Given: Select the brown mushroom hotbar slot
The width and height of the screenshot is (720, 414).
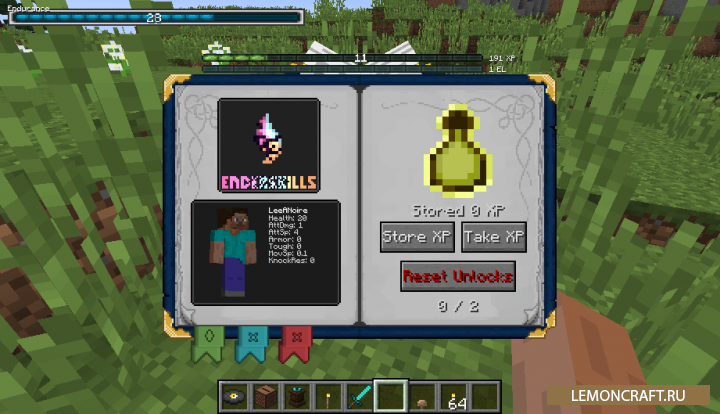Looking at the screenshot, I should [422, 397].
